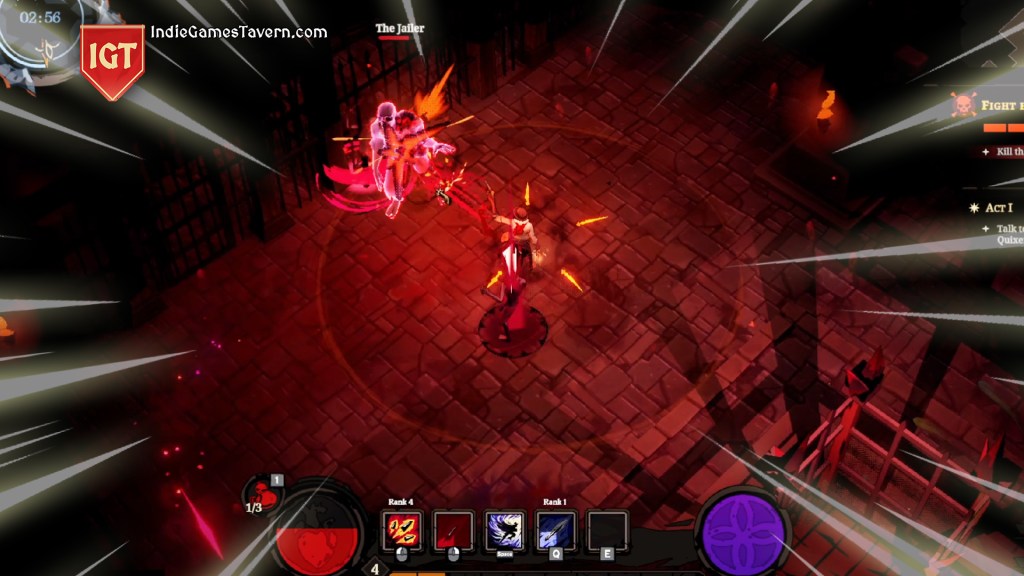Open the IndieGamesTavern.com watermark link

coord(239,32)
